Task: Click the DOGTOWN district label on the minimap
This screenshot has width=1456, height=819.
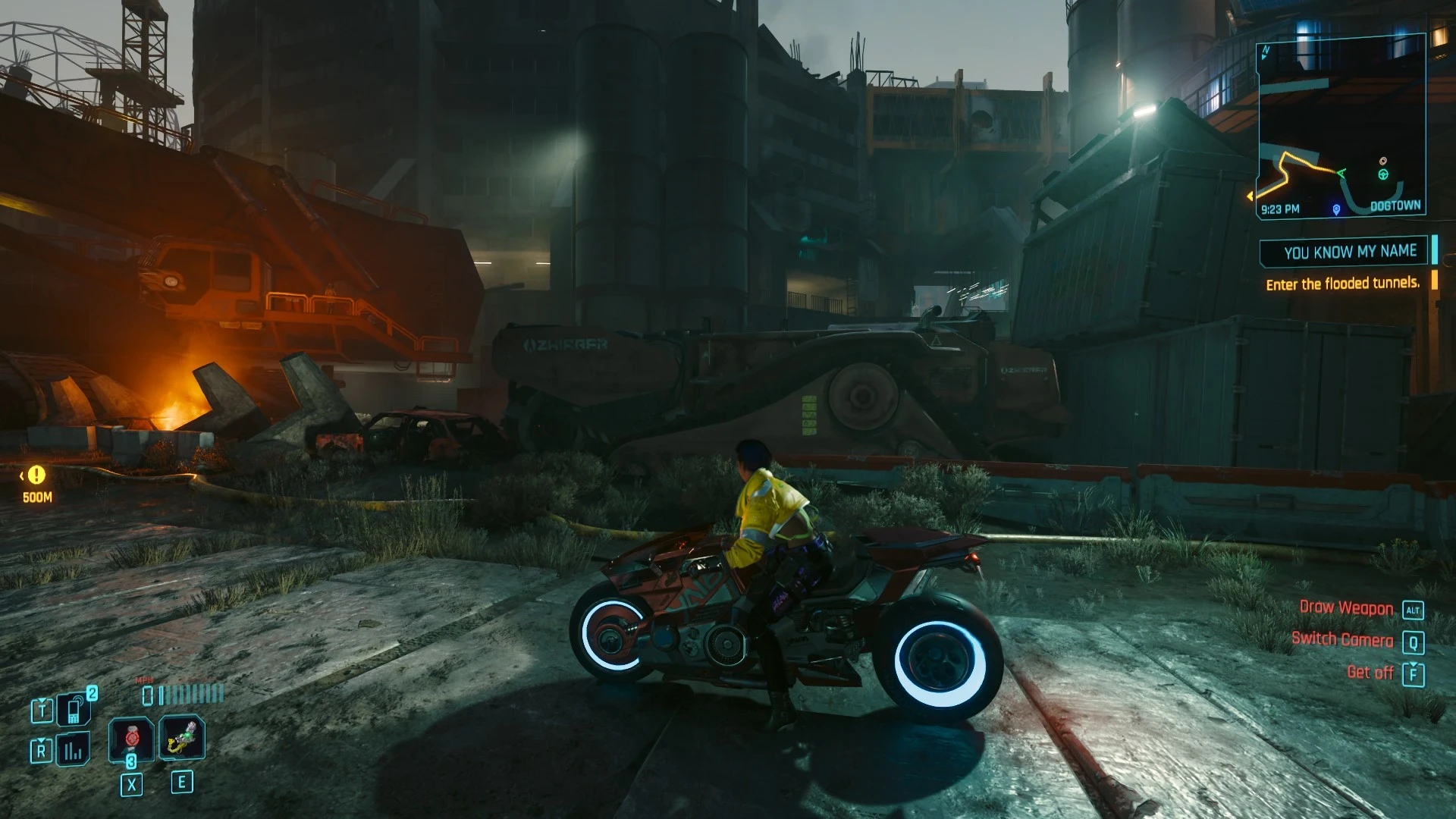Action: coord(1395,205)
